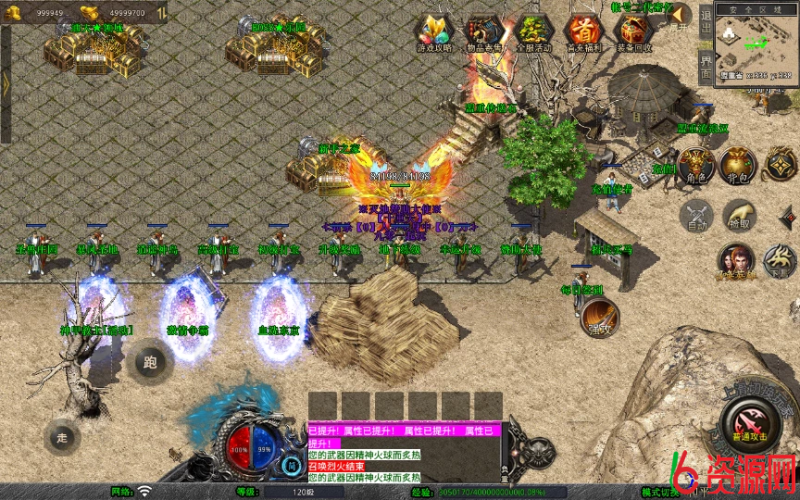The width and height of the screenshot is (800, 500).
Task: Click the 界面 interface tab
Action: click(705, 65)
